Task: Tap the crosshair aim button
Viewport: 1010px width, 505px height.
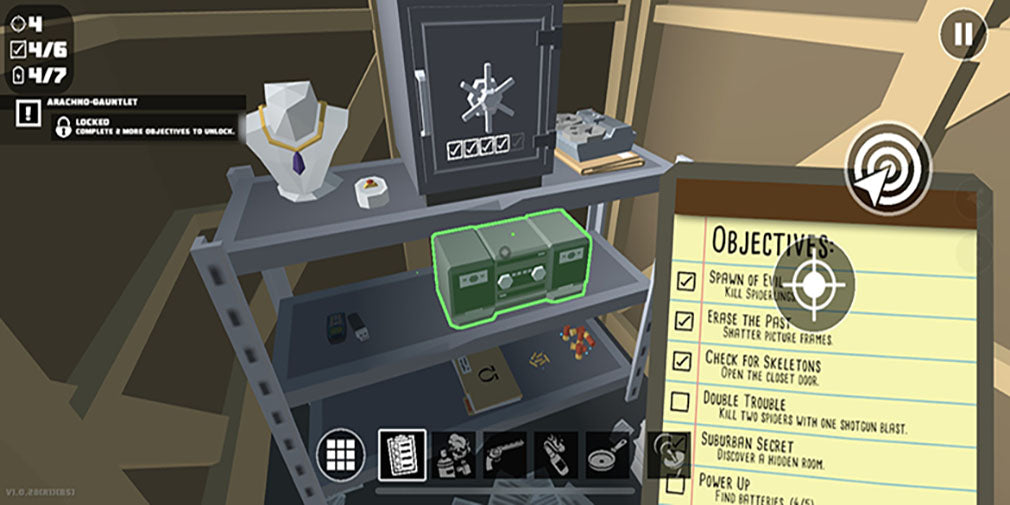Action: tap(814, 285)
